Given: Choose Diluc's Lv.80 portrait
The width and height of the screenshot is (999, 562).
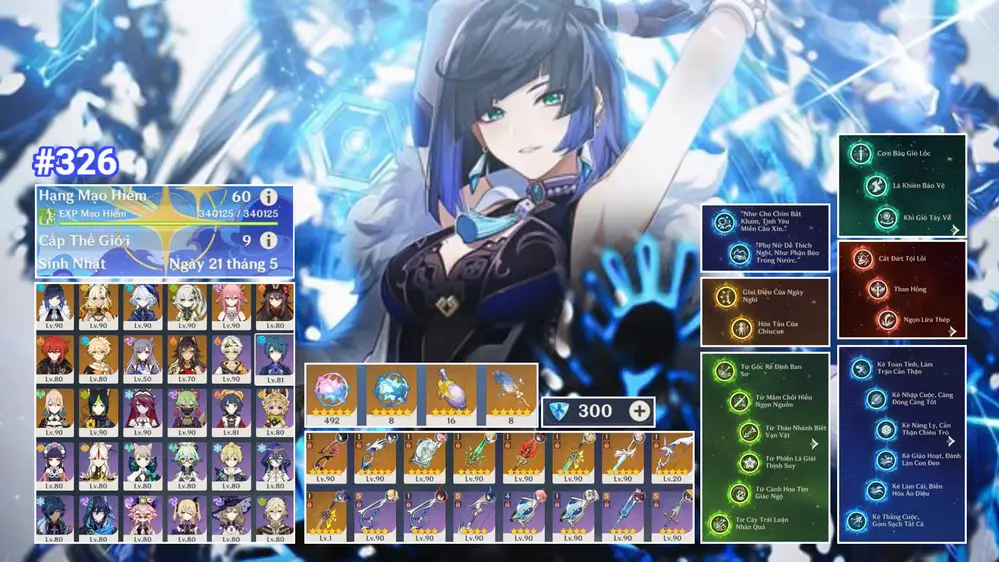Looking at the screenshot, I should [55, 358].
